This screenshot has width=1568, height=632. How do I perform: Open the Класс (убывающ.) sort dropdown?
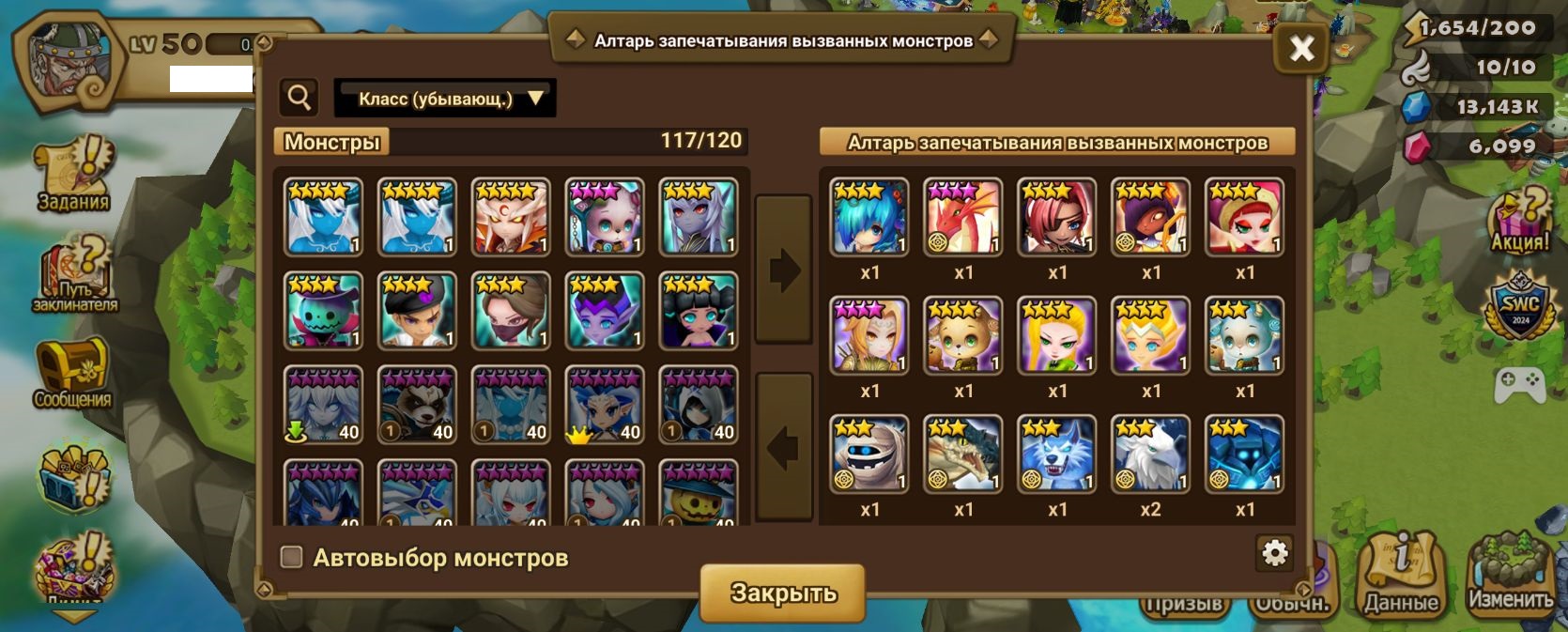(x=445, y=99)
